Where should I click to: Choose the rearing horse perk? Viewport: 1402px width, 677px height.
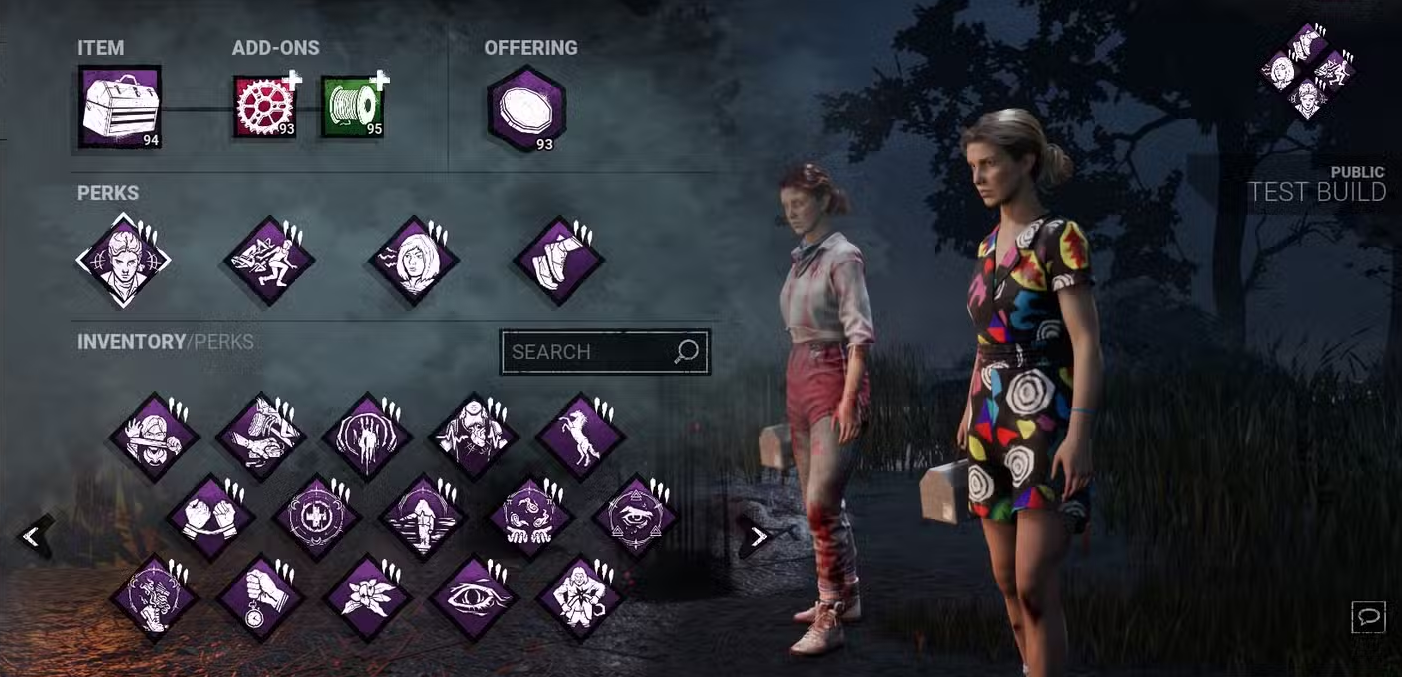pyautogui.click(x=580, y=437)
